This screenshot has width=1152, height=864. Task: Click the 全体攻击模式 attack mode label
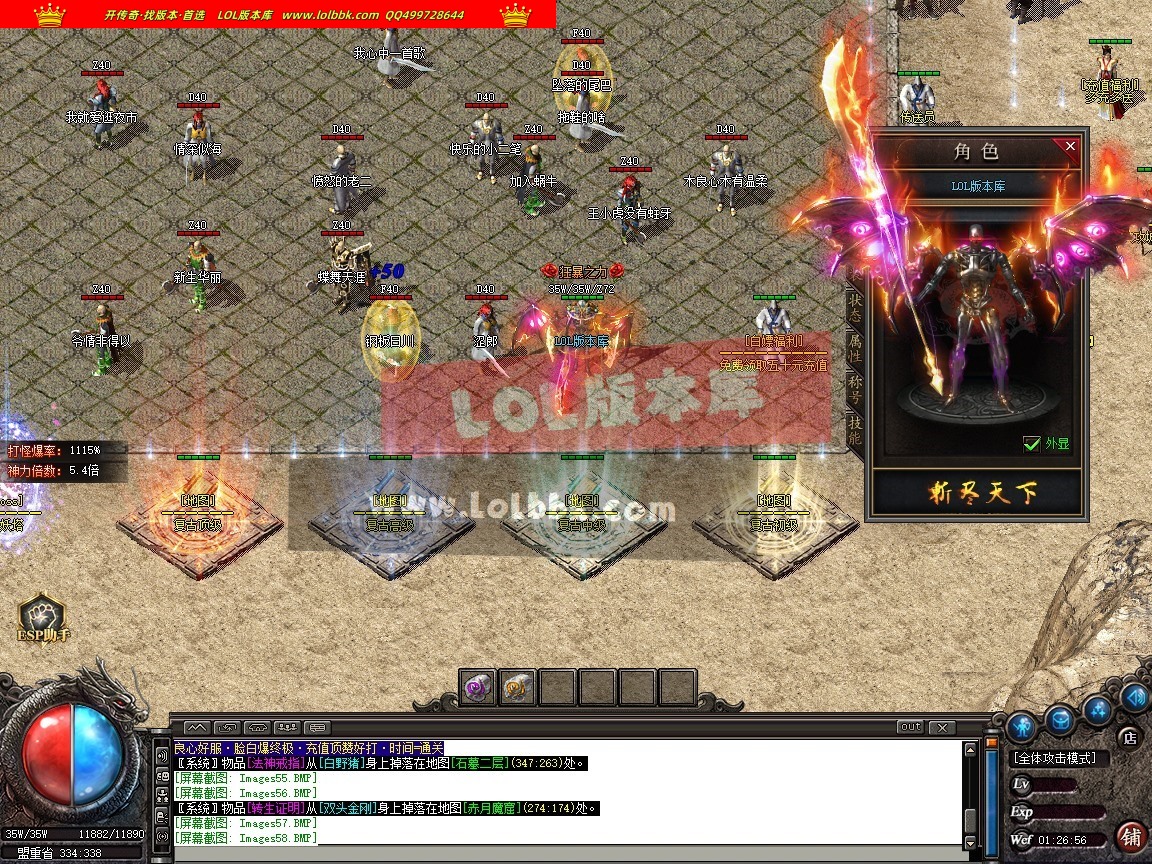[x=1055, y=759]
